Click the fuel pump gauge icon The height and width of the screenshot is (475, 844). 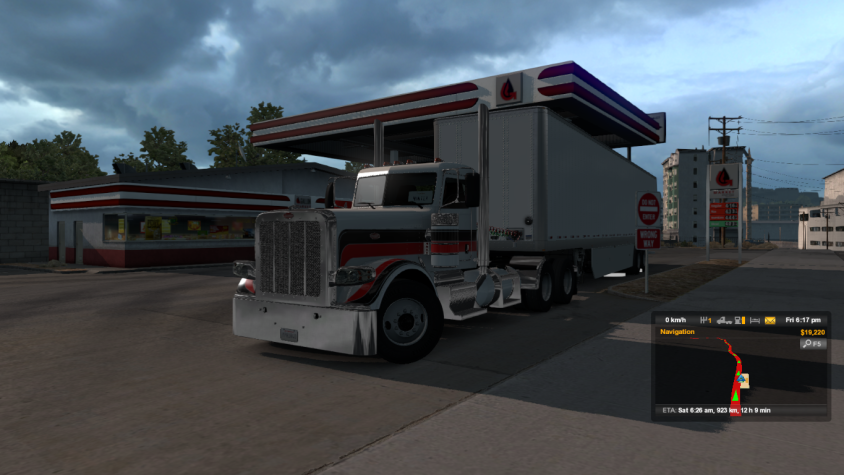[x=739, y=320]
